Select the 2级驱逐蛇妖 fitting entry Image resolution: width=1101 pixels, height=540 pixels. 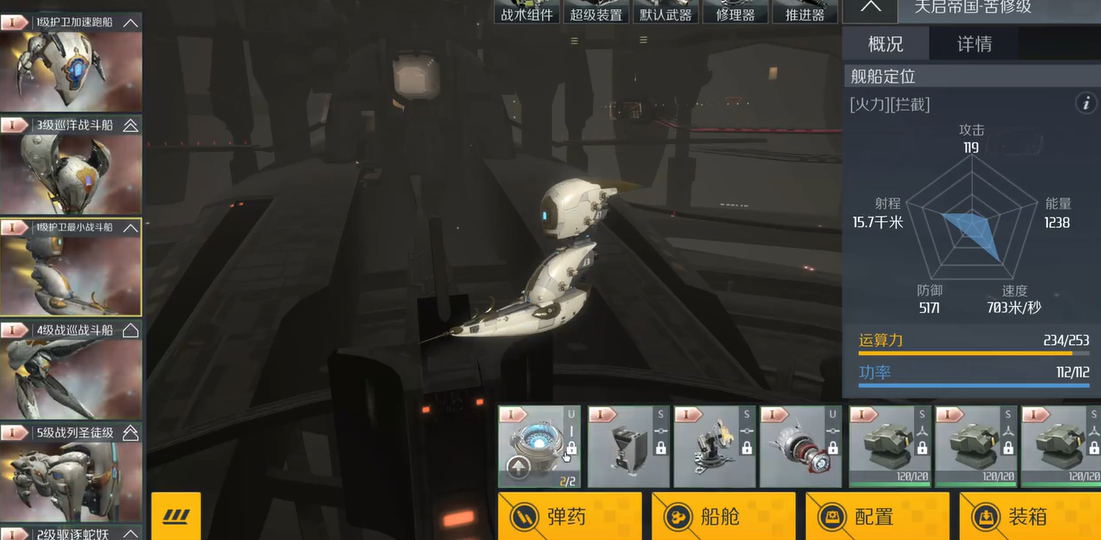coord(70,532)
